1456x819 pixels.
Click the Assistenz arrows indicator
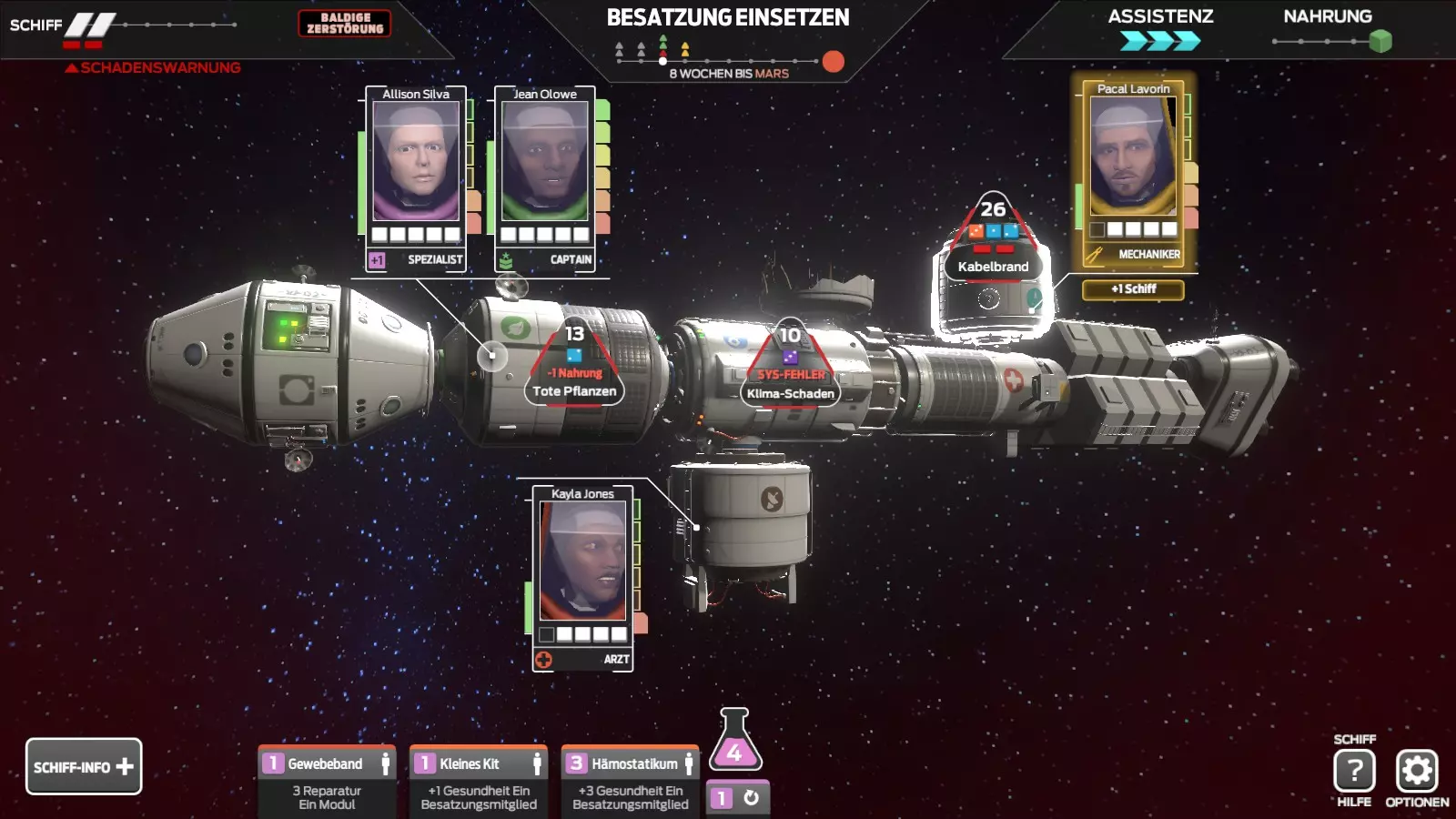pos(1160,41)
